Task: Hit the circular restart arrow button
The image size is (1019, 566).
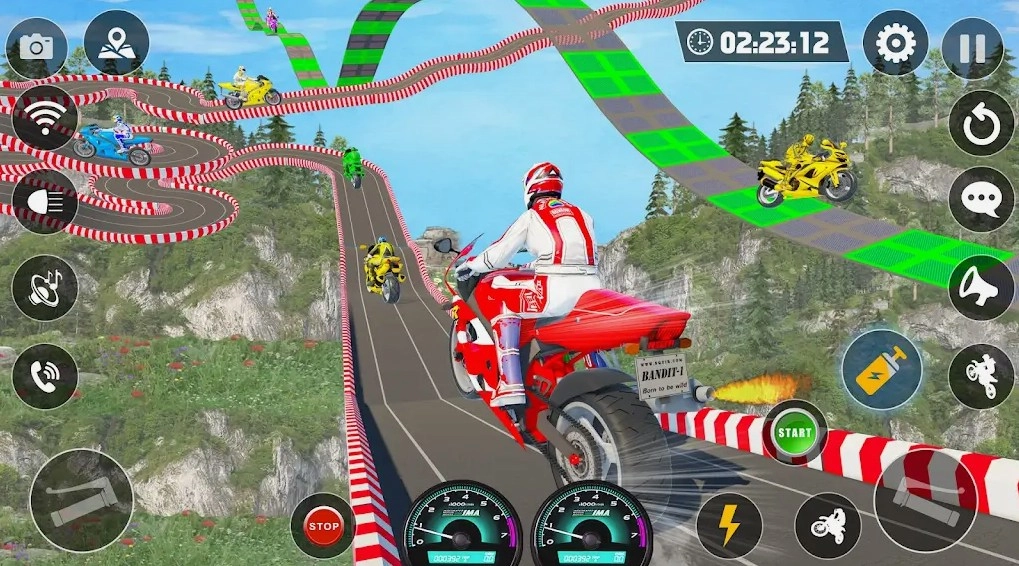Action: tap(981, 124)
